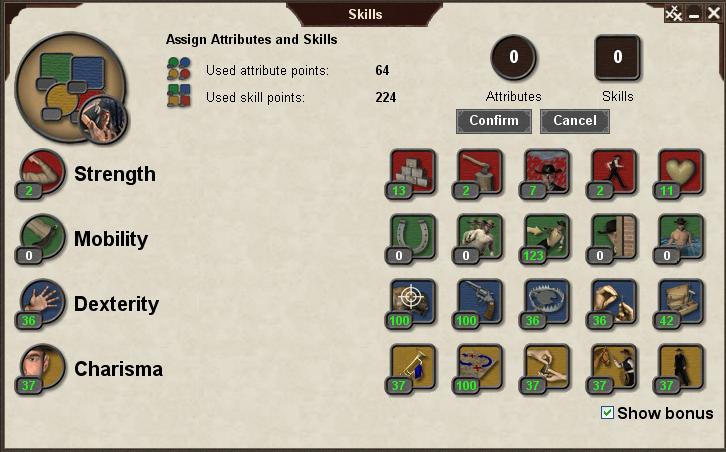Close all windows with the triple-X button
Image resolution: width=726 pixels, height=452 pixels.
pyautogui.click(x=674, y=14)
